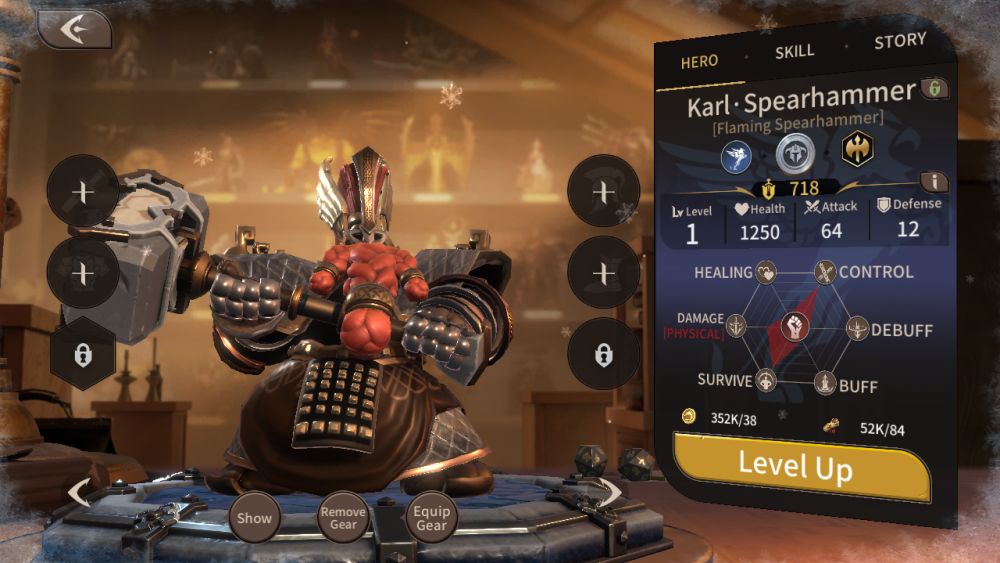Tap the silver helmet class icon
Image resolution: width=1000 pixels, height=563 pixels.
coord(795,151)
